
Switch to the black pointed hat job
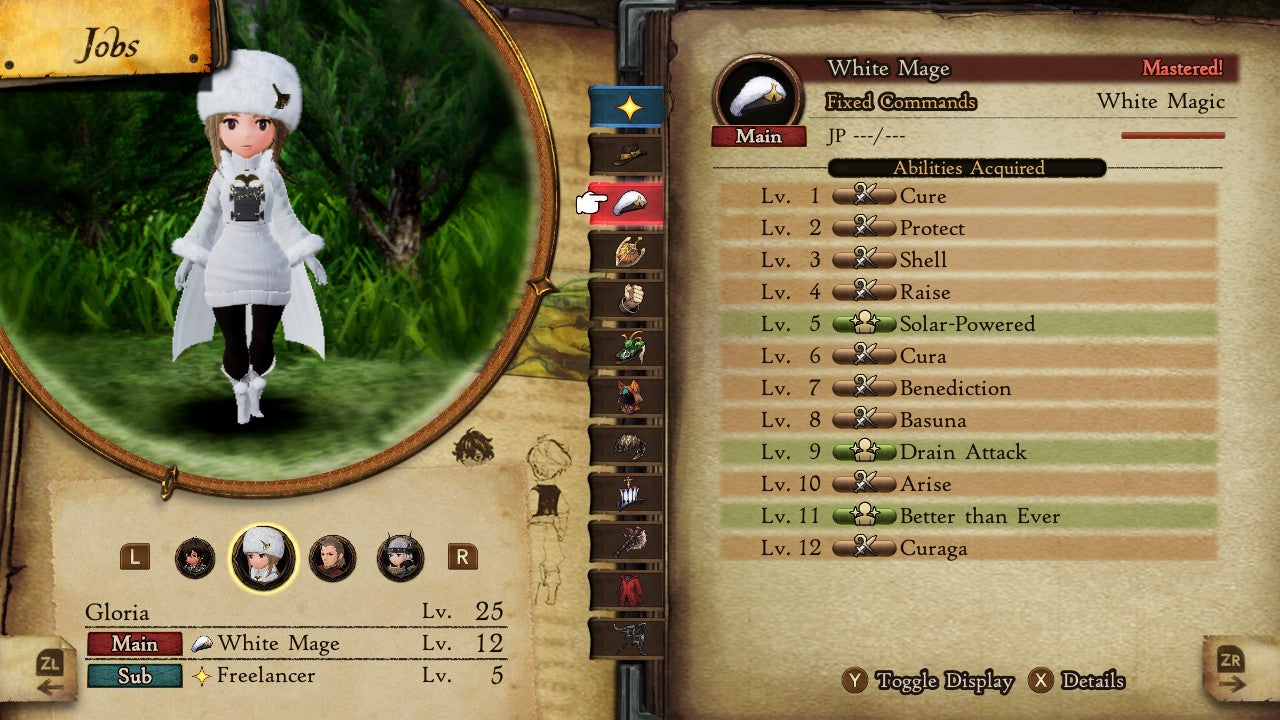(627, 155)
